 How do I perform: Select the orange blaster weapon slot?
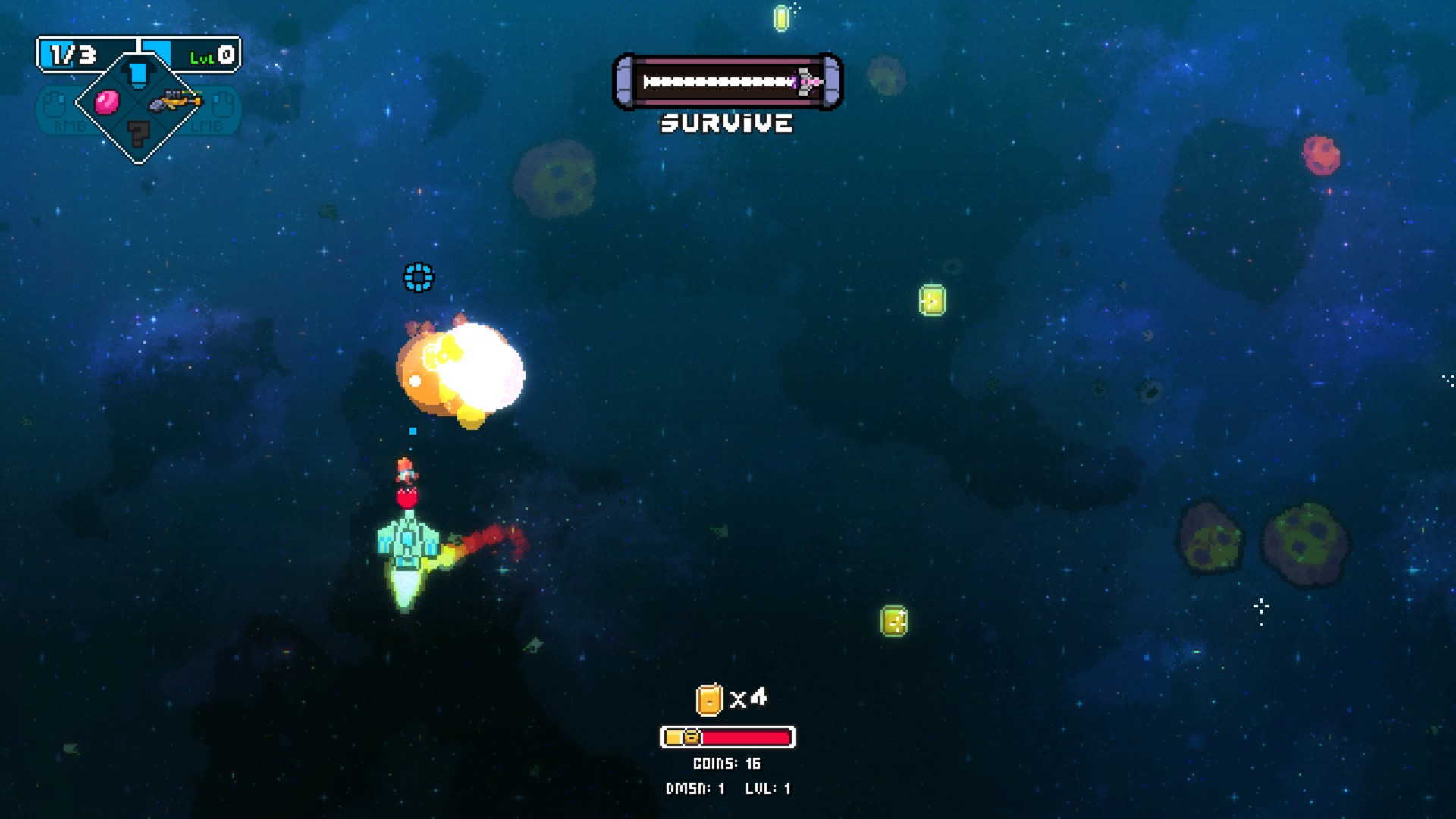tap(174, 101)
